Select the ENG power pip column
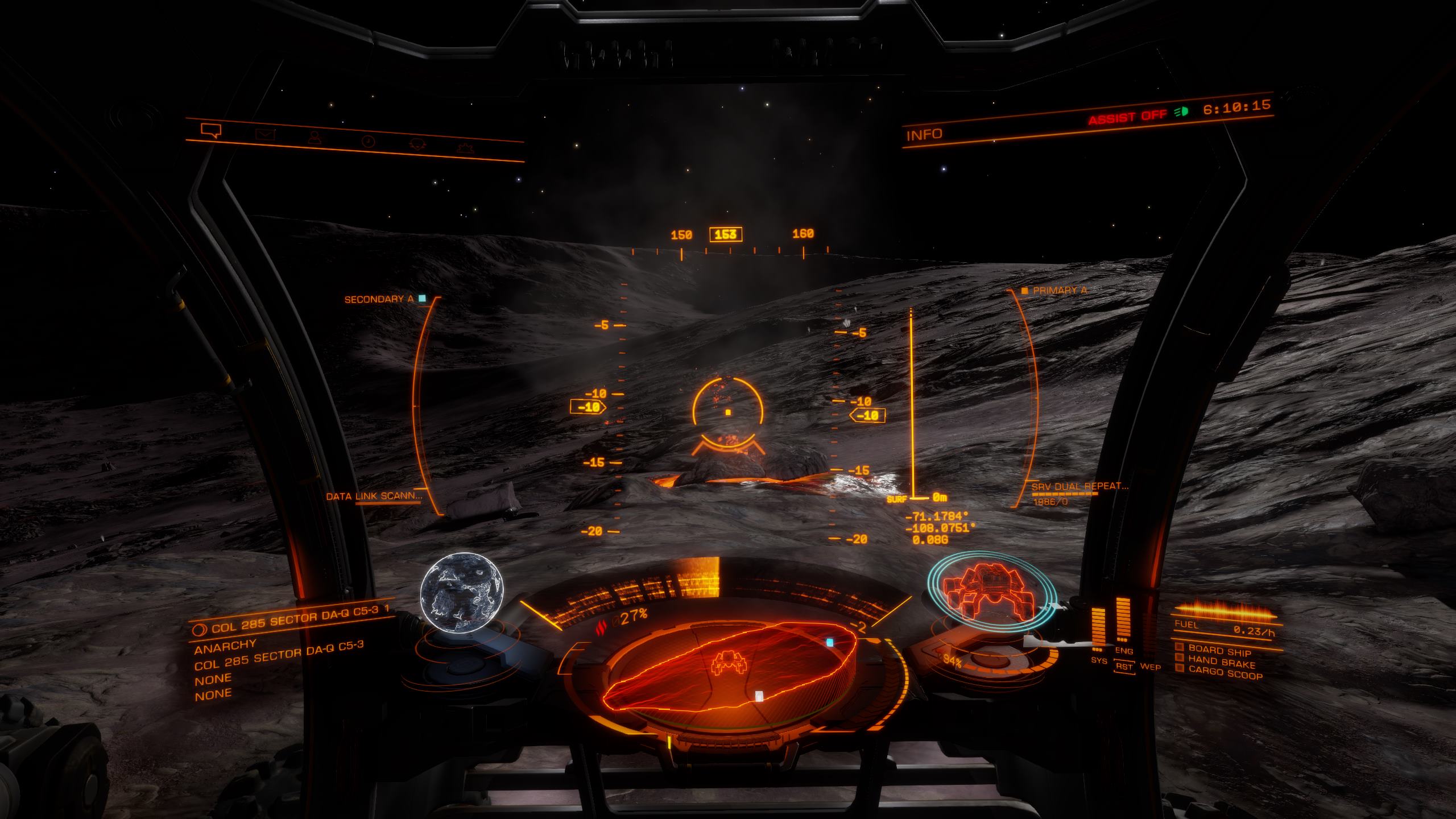This screenshot has width=1456, height=819. 1123,622
